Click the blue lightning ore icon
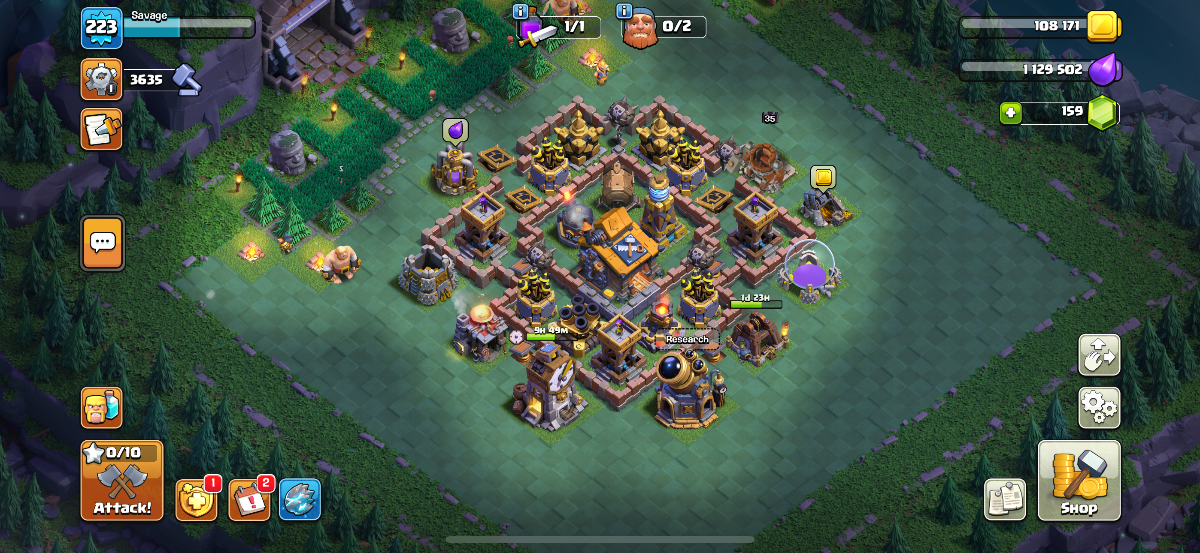This screenshot has height=553, width=1200. (300, 499)
